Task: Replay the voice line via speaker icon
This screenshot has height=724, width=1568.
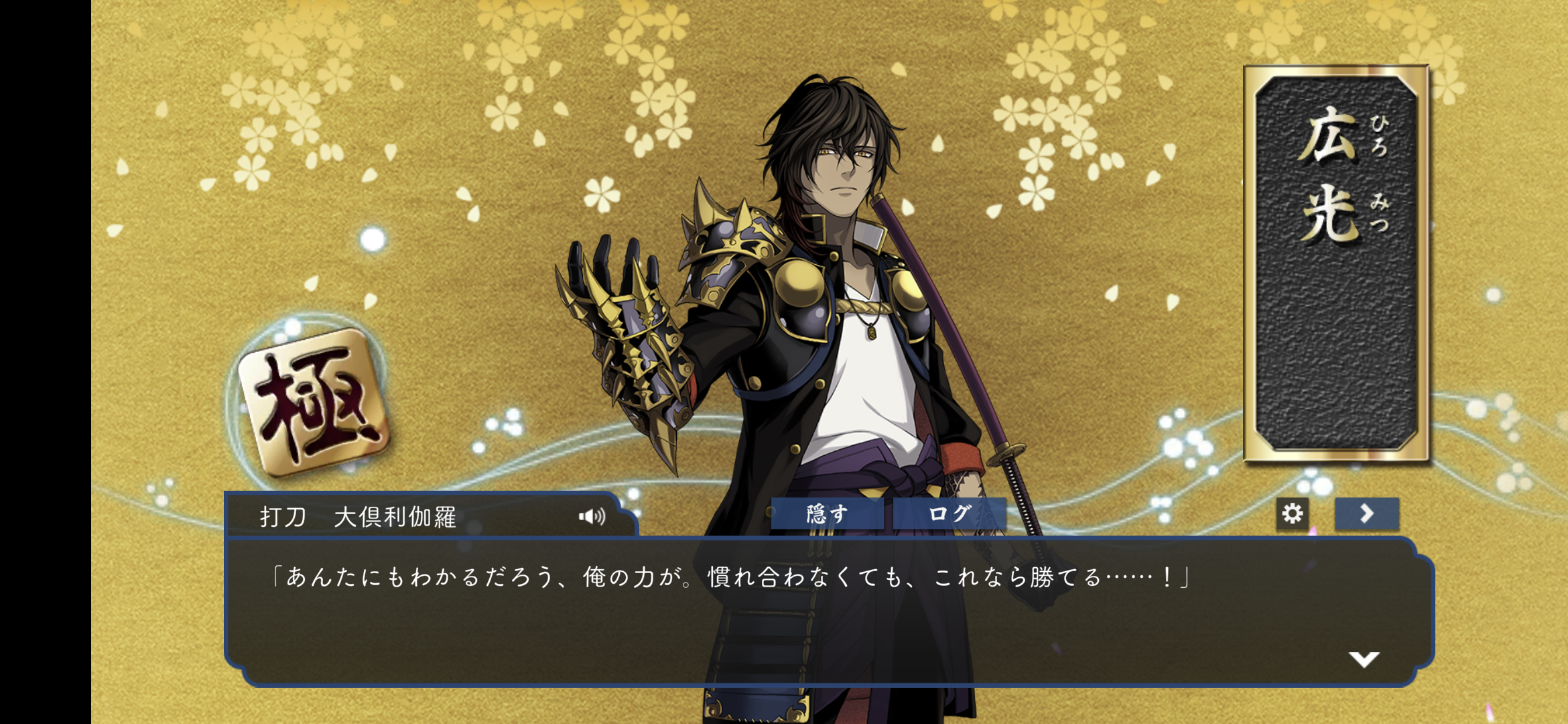Action: [x=592, y=516]
